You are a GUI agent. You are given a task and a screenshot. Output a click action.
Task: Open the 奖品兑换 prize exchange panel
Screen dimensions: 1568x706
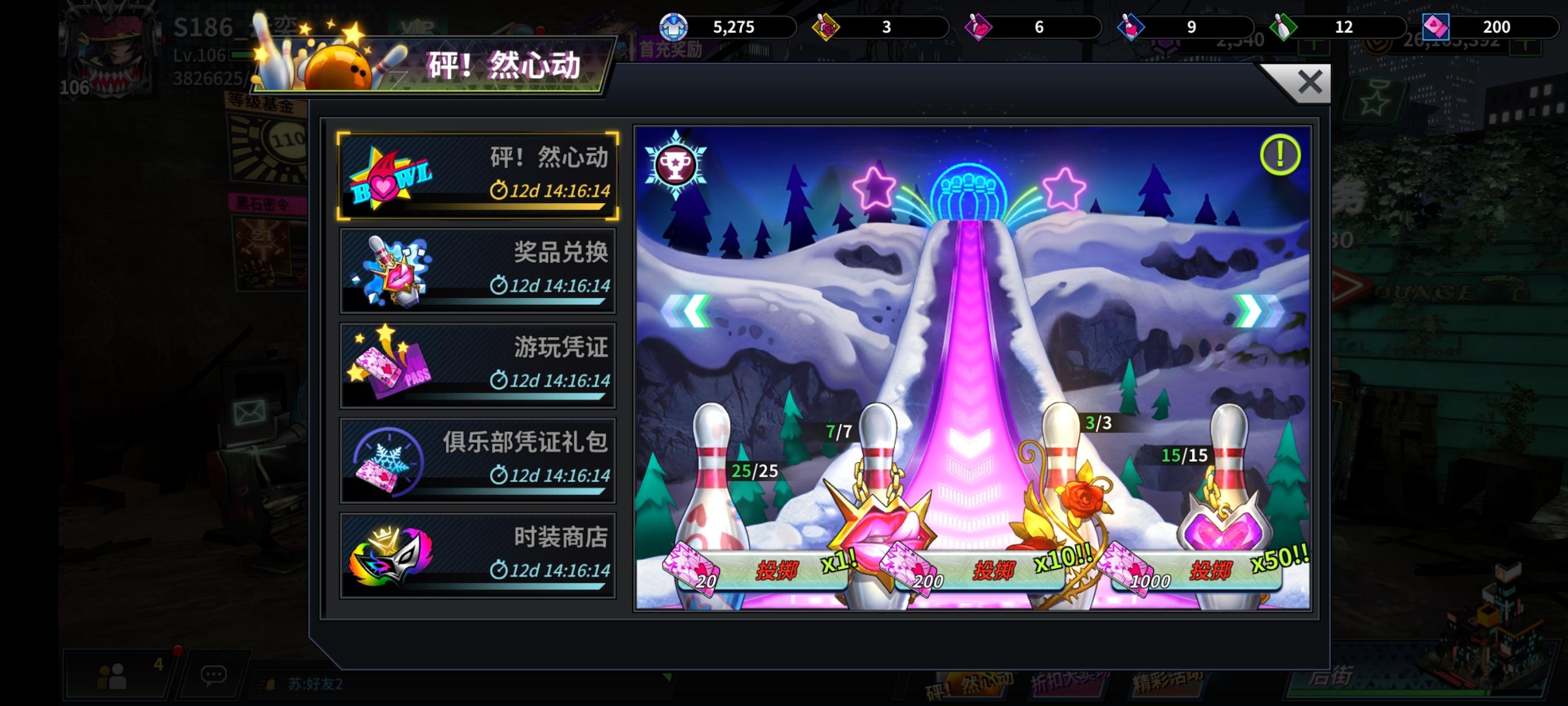[x=478, y=270]
